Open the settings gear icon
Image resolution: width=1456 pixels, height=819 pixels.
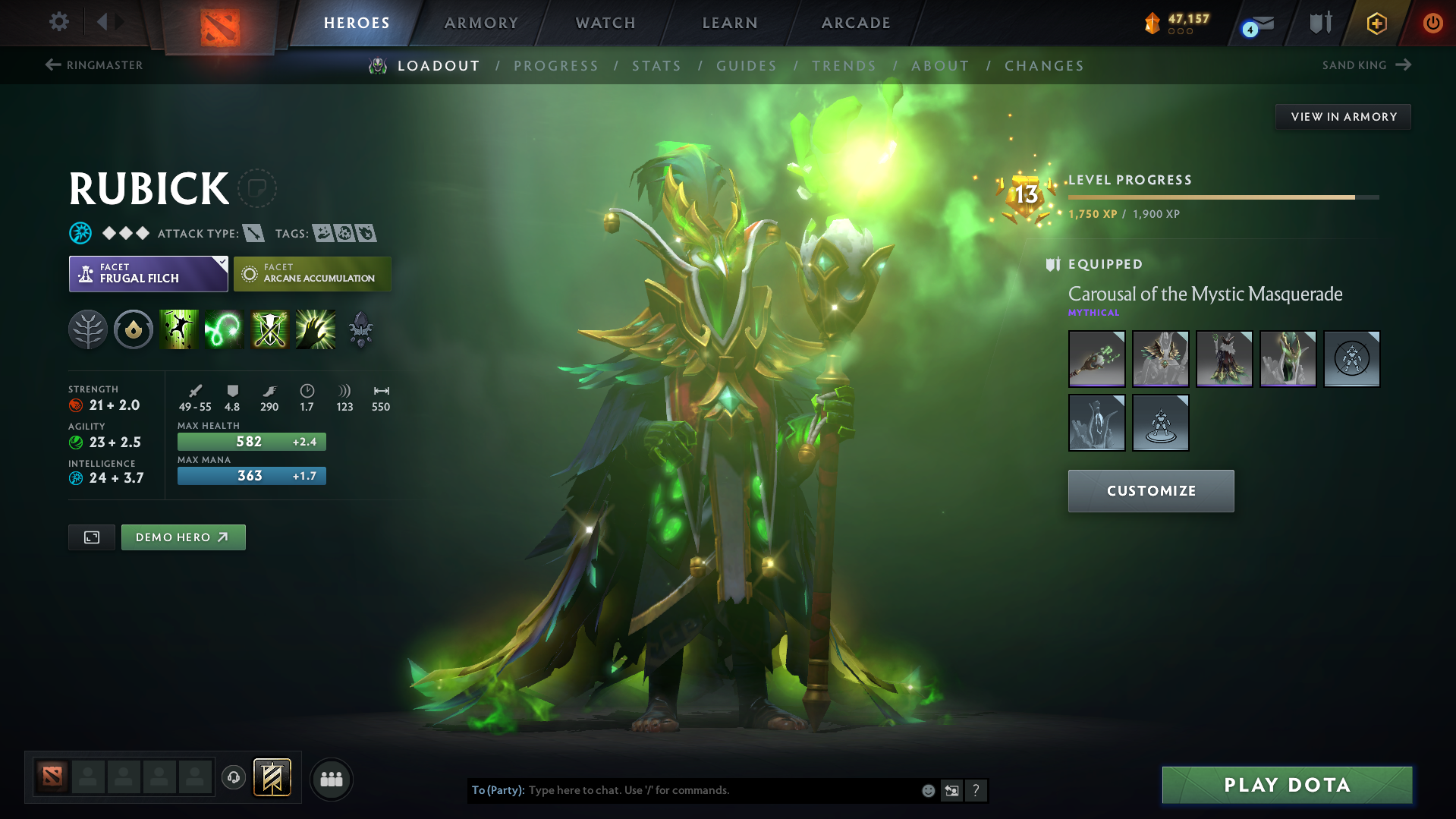pyautogui.click(x=58, y=22)
